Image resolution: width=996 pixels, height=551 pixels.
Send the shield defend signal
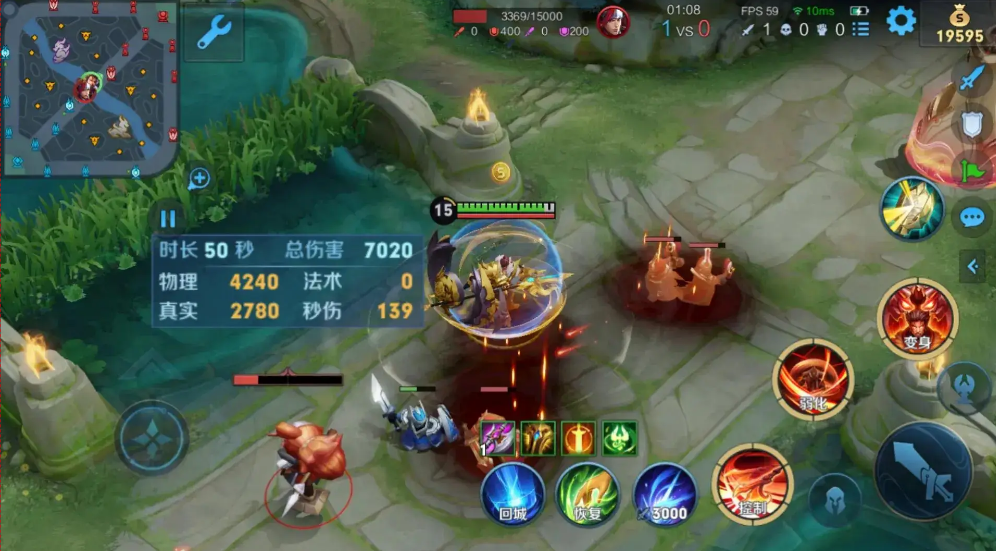(x=971, y=125)
